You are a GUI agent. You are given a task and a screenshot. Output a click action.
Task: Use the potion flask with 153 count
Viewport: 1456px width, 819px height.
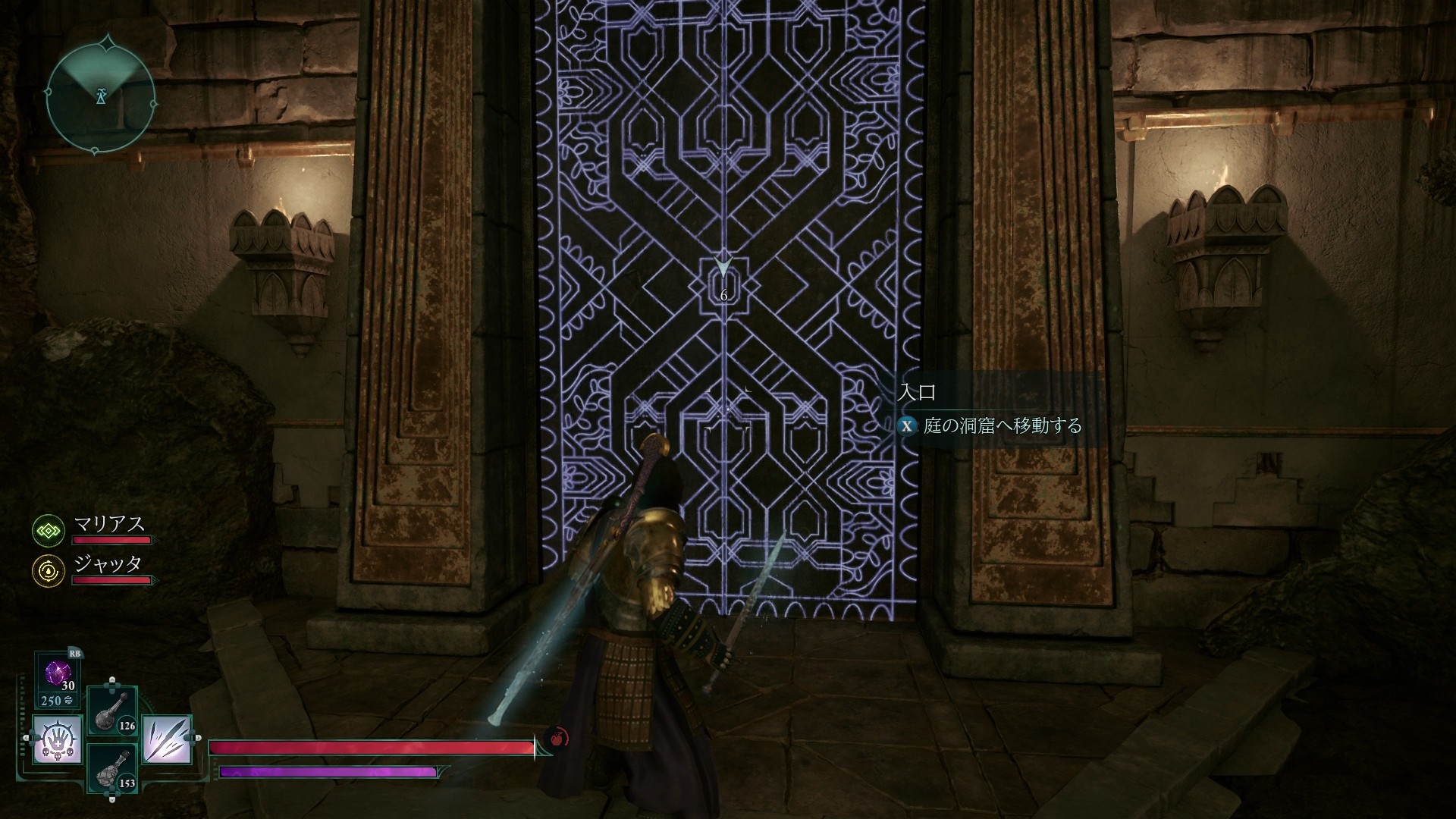pyautogui.click(x=112, y=767)
